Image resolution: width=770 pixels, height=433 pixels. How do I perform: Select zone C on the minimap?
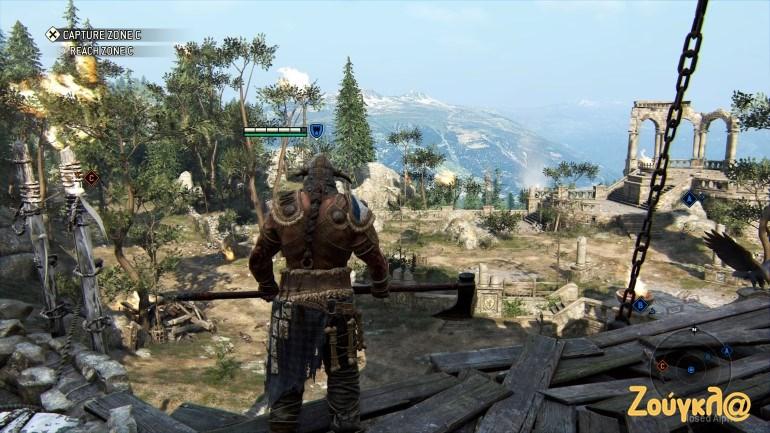(661, 366)
